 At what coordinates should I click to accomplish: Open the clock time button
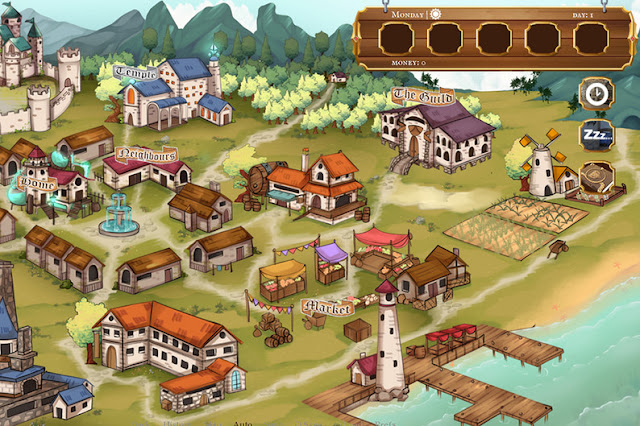[x=597, y=93]
